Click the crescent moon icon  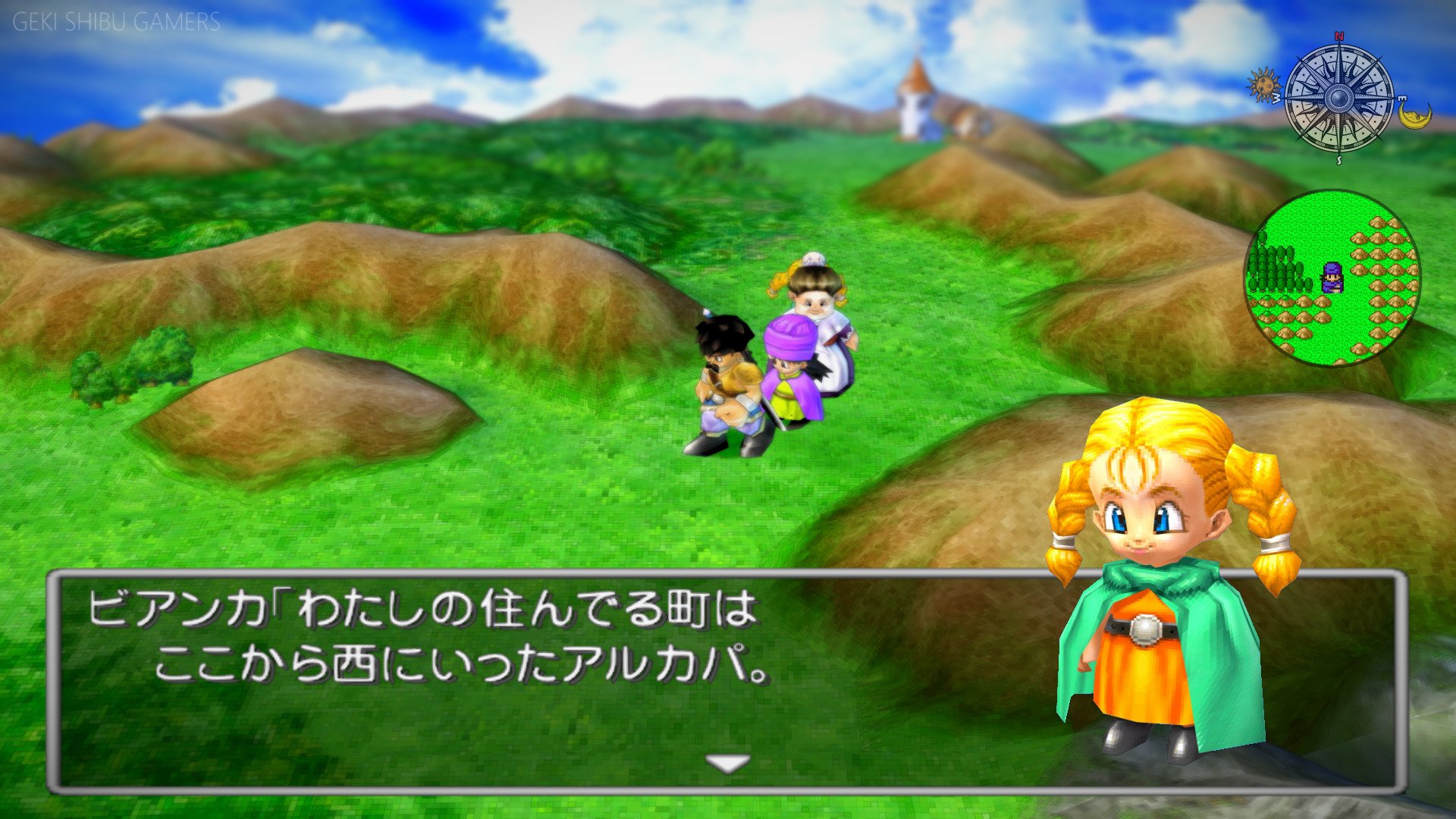[x=1414, y=115]
